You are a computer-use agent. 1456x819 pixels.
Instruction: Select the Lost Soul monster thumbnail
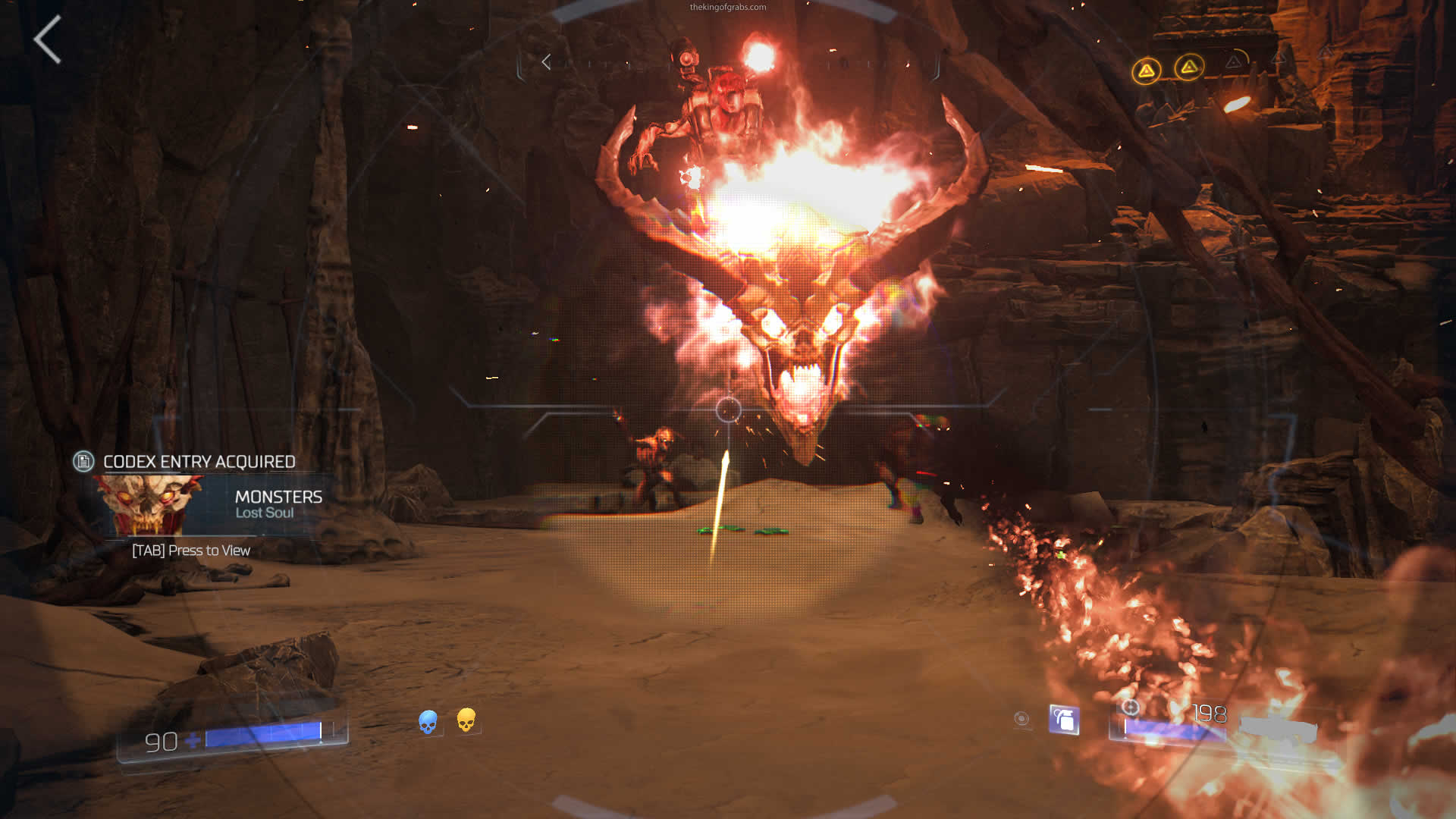[x=149, y=505]
